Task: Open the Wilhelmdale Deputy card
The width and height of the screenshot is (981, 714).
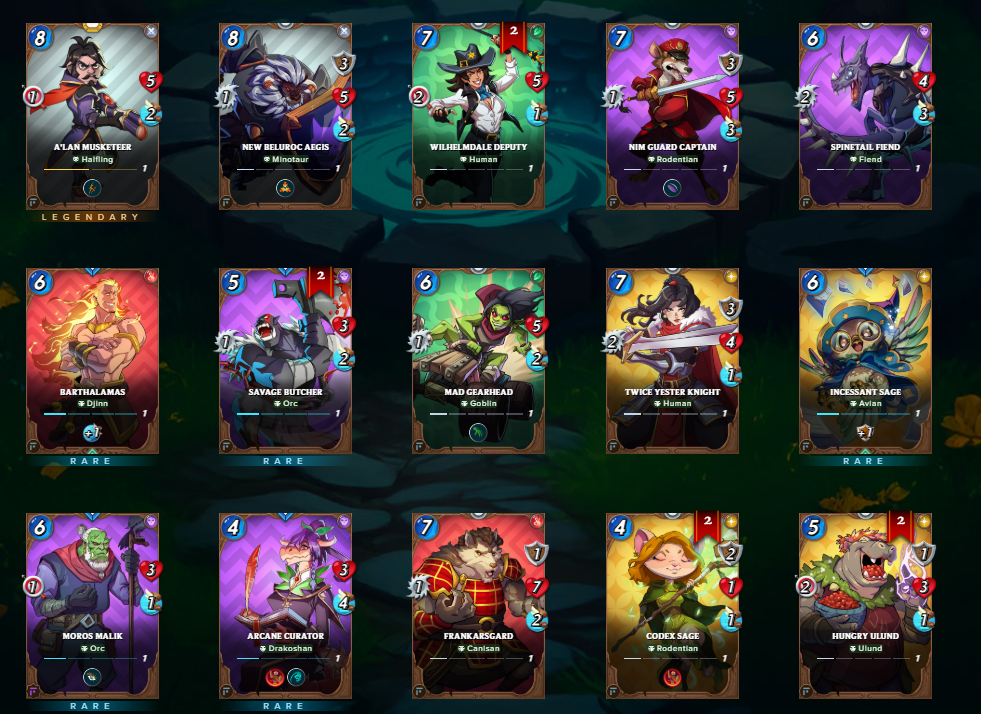Action: click(478, 115)
